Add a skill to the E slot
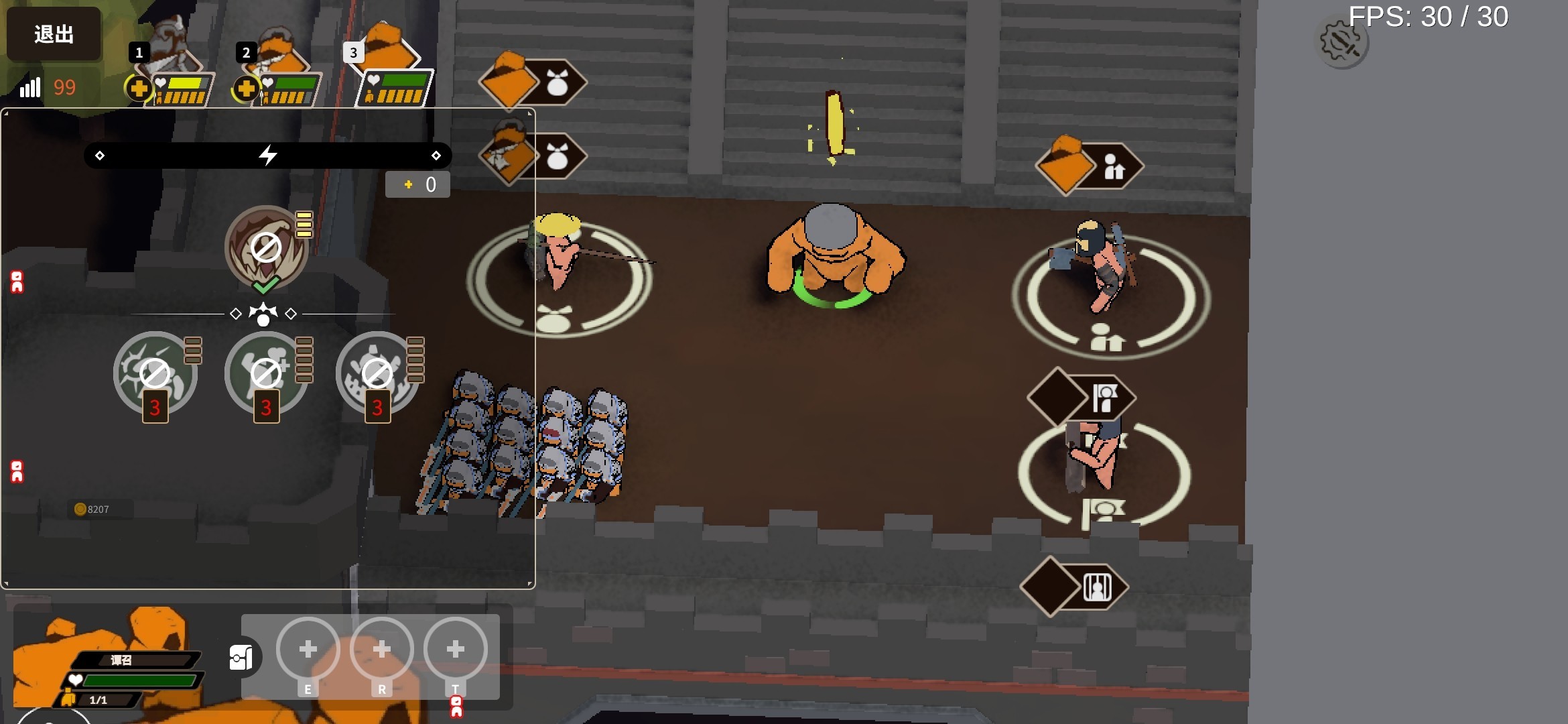This screenshot has height=724, width=1568. (x=308, y=650)
